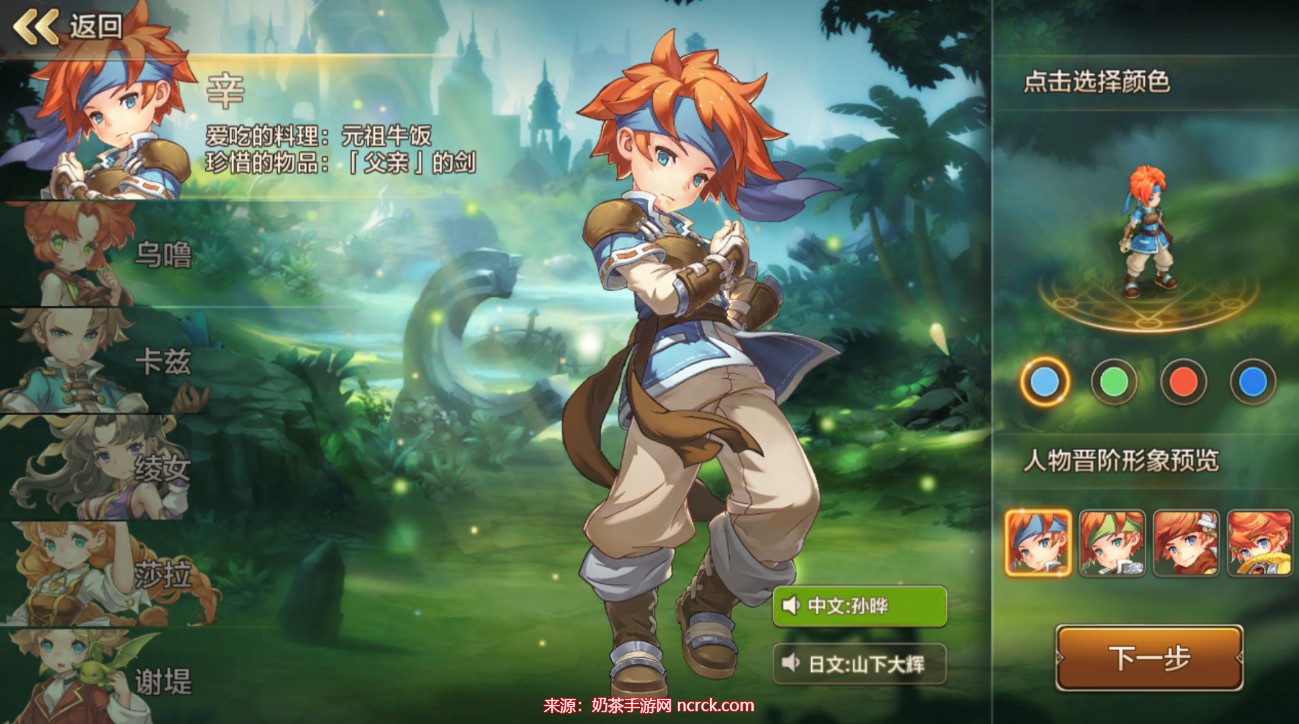Show the brown-collared advancement portrait
1299x724 pixels.
click(x=1186, y=543)
